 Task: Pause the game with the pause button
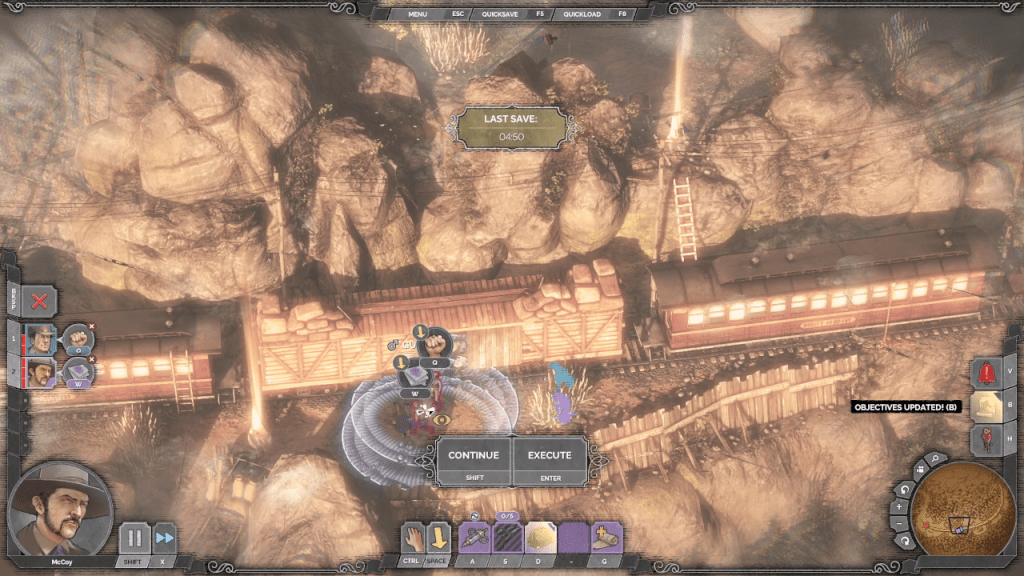tap(133, 538)
